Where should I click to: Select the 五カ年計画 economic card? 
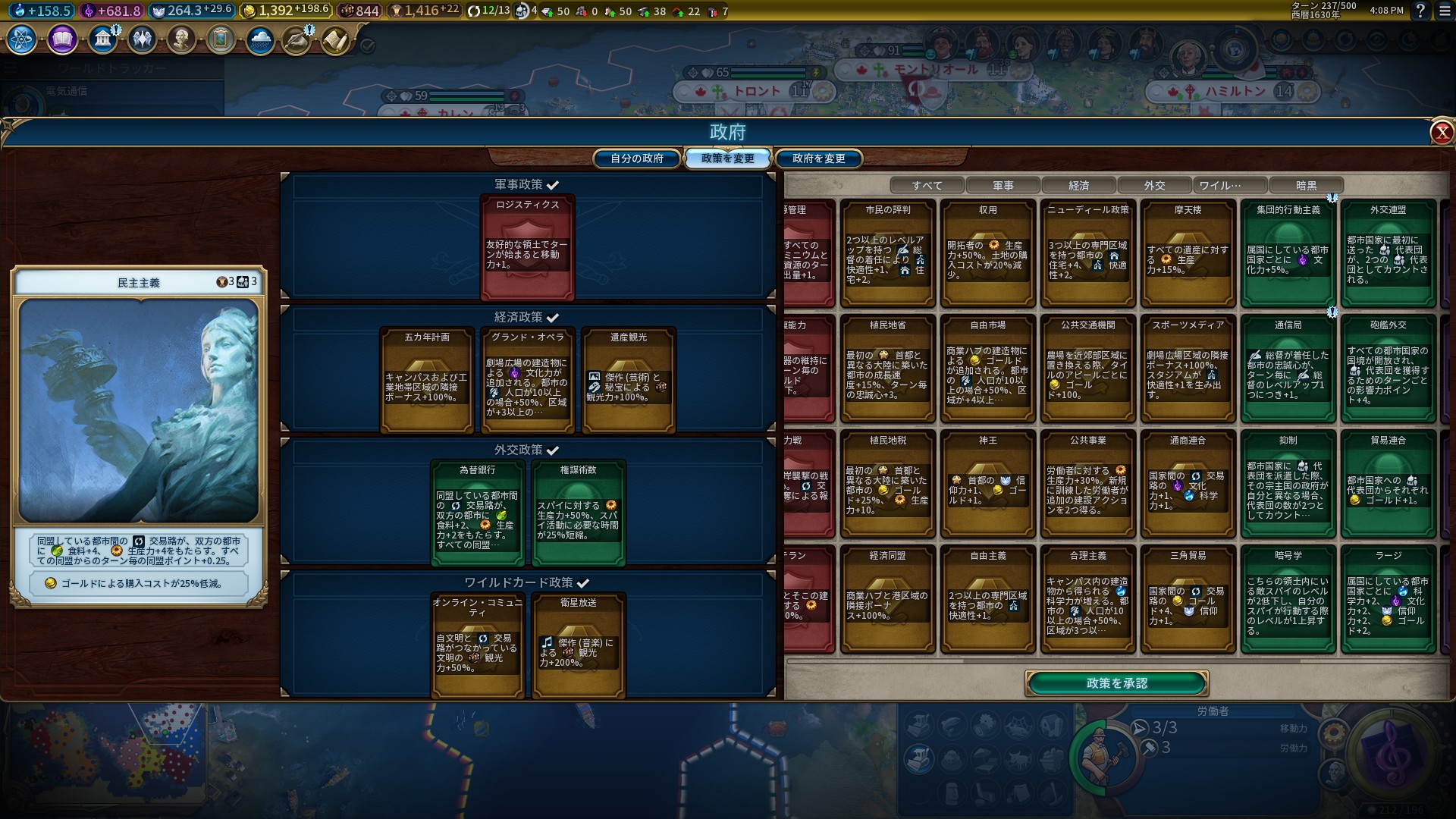(427, 380)
